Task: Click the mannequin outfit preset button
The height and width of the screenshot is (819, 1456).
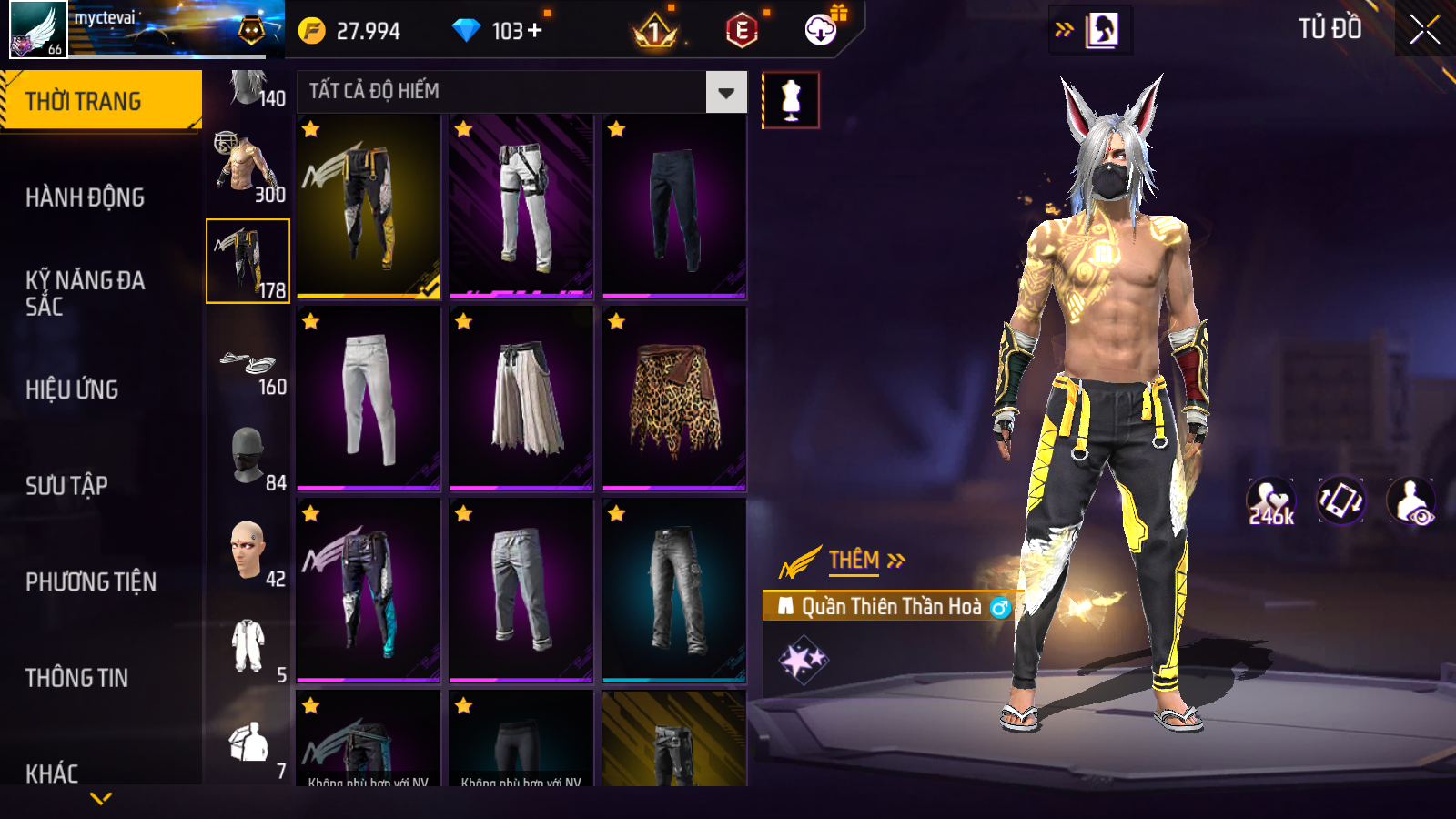Action: [x=791, y=100]
